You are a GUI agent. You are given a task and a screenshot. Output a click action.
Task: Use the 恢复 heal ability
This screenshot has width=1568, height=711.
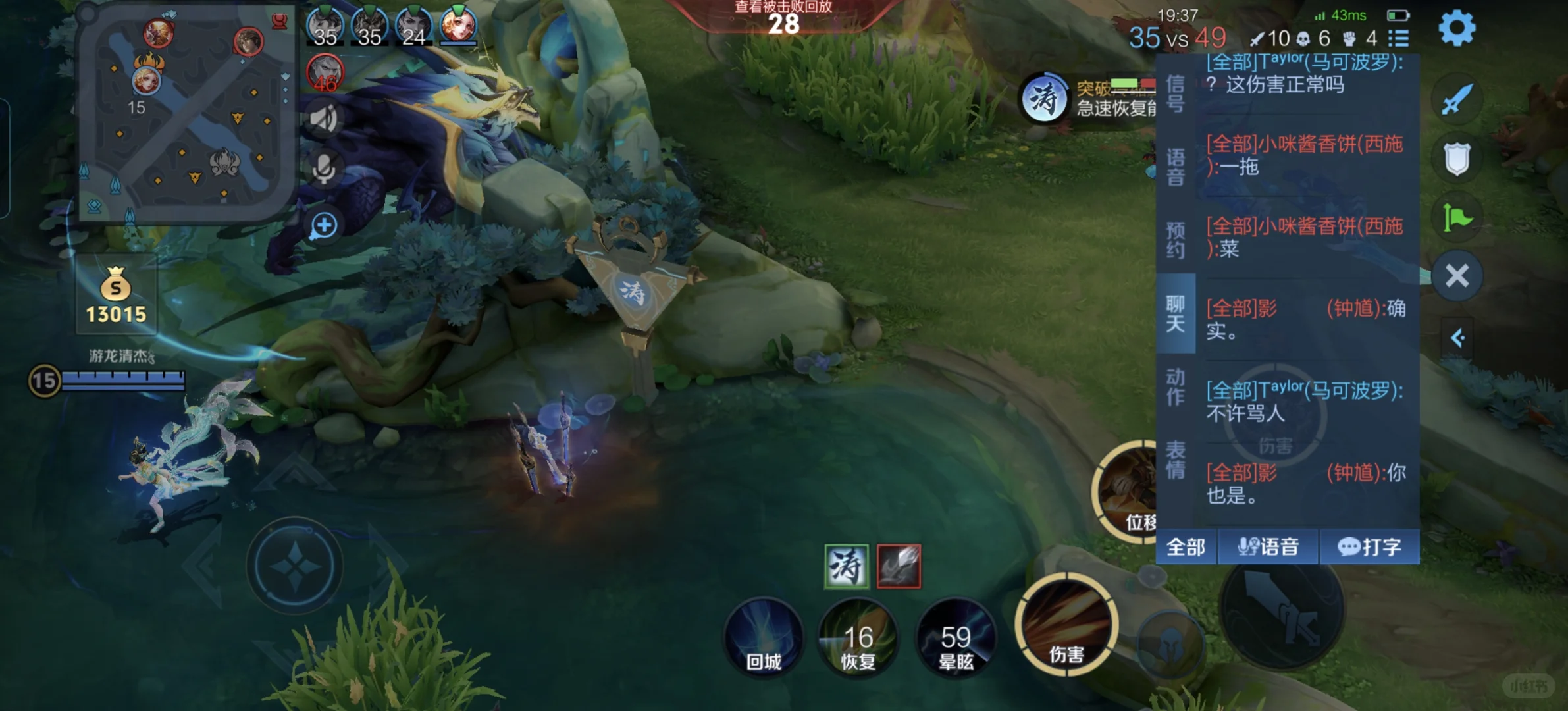click(x=858, y=637)
